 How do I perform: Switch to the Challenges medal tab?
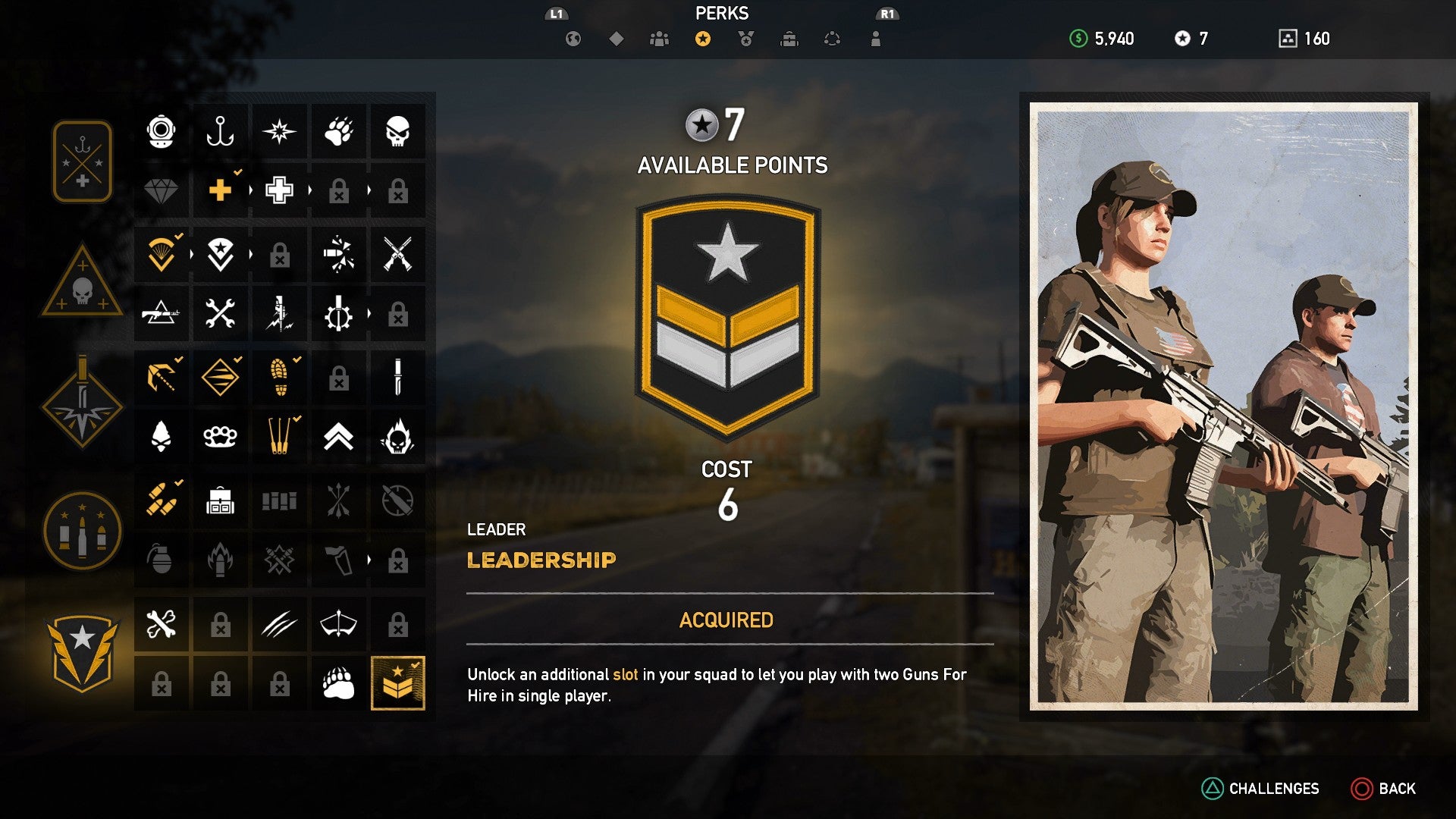(745, 38)
